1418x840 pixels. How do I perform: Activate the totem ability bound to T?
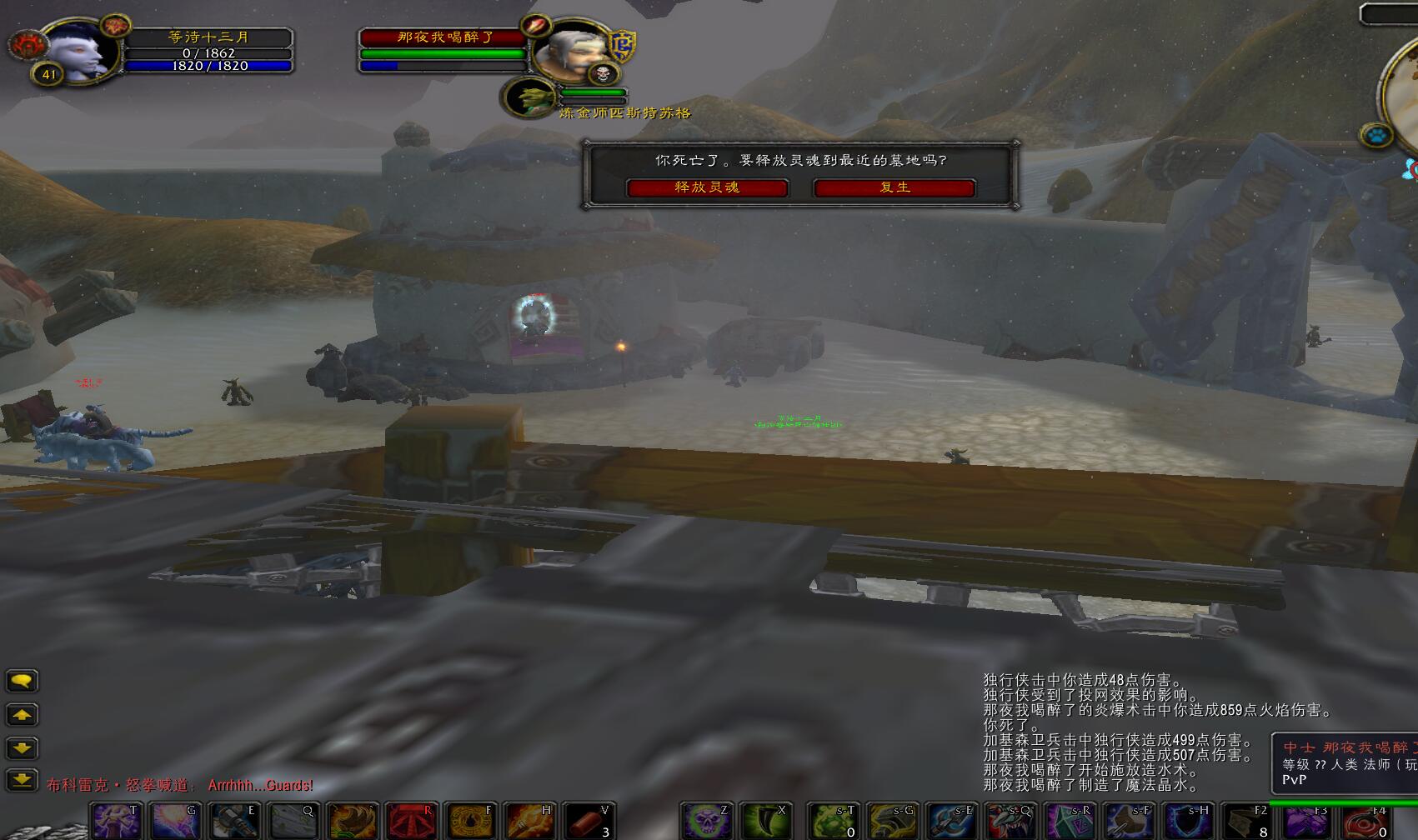pyautogui.click(x=115, y=822)
